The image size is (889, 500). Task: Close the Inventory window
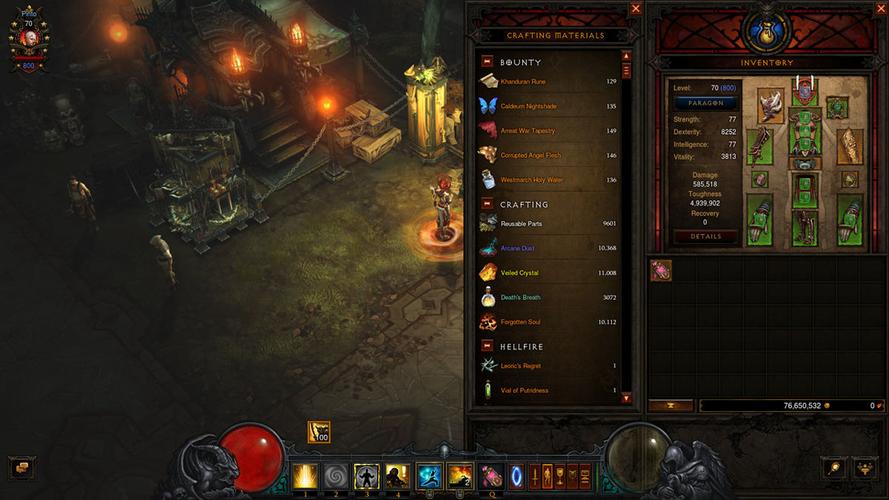[879, 9]
